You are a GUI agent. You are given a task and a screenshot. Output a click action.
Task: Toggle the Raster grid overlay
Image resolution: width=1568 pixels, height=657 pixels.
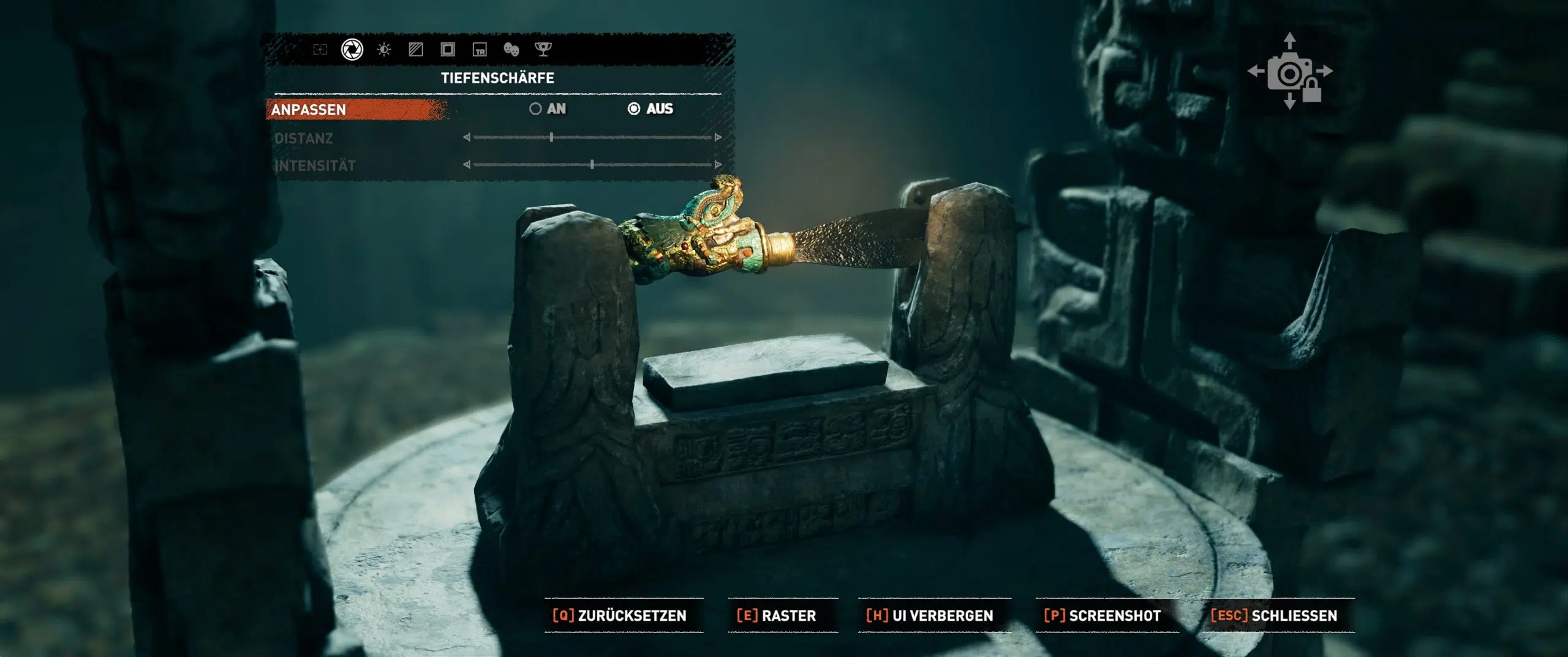[x=777, y=615]
